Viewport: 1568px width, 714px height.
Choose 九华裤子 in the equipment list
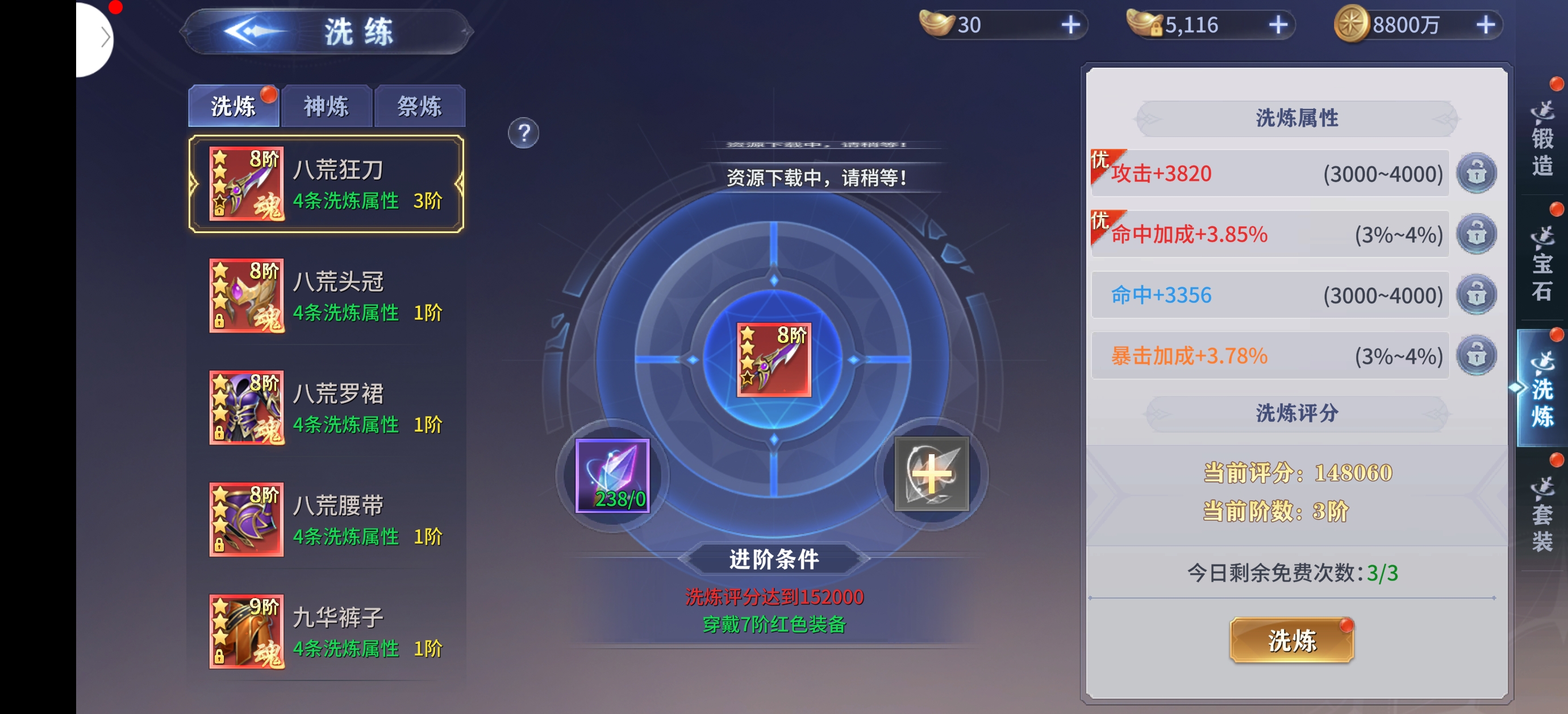pos(326,632)
